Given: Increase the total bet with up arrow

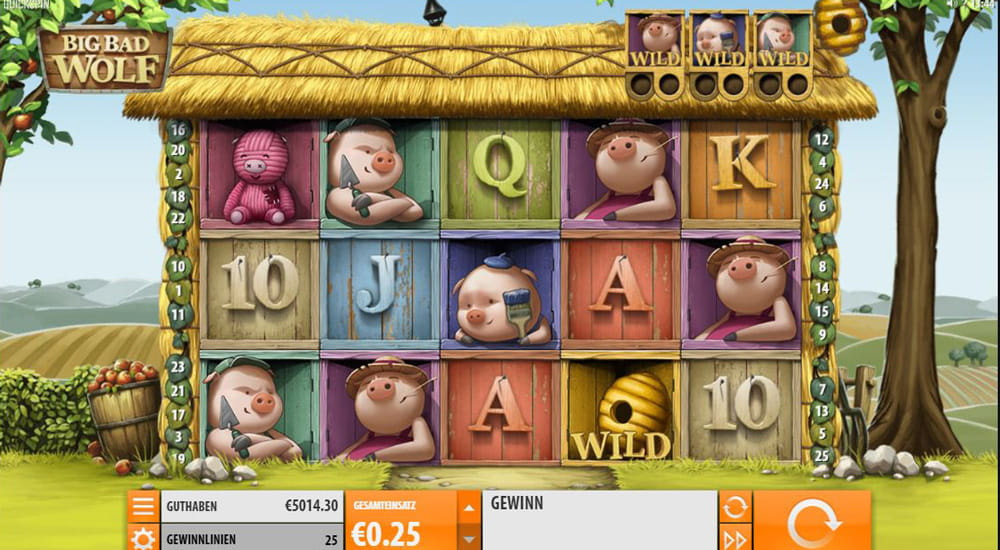Looking at the screenshot, I should (469, 507).
